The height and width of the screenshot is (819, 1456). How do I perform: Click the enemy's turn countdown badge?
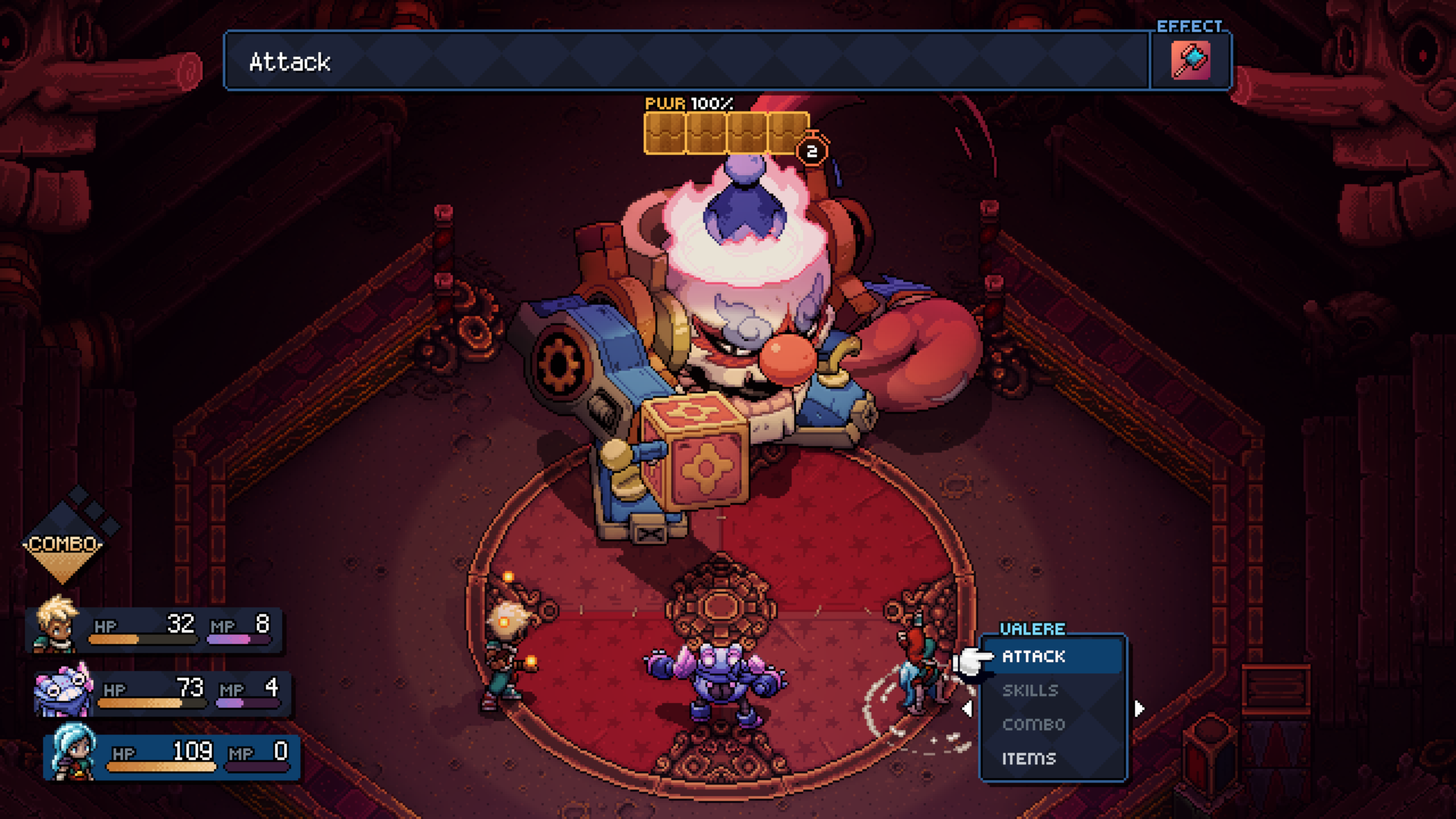point(812,151)
